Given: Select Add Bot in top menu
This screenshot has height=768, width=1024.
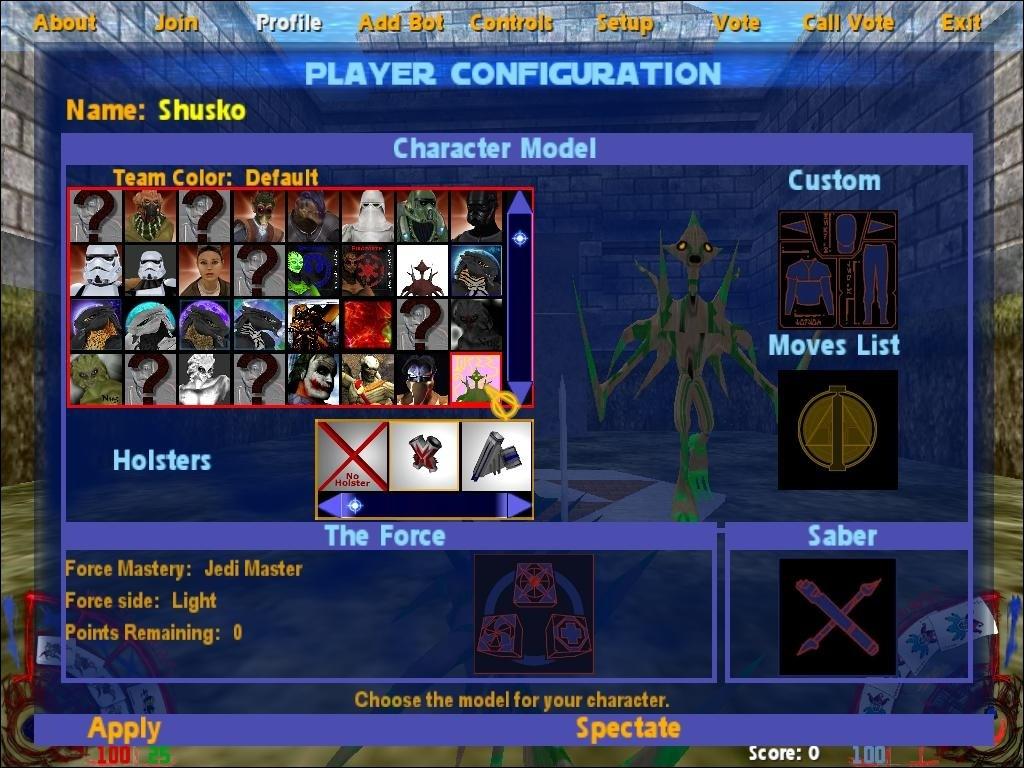Looking at the screenshot, I should click(x=400, y=22).
